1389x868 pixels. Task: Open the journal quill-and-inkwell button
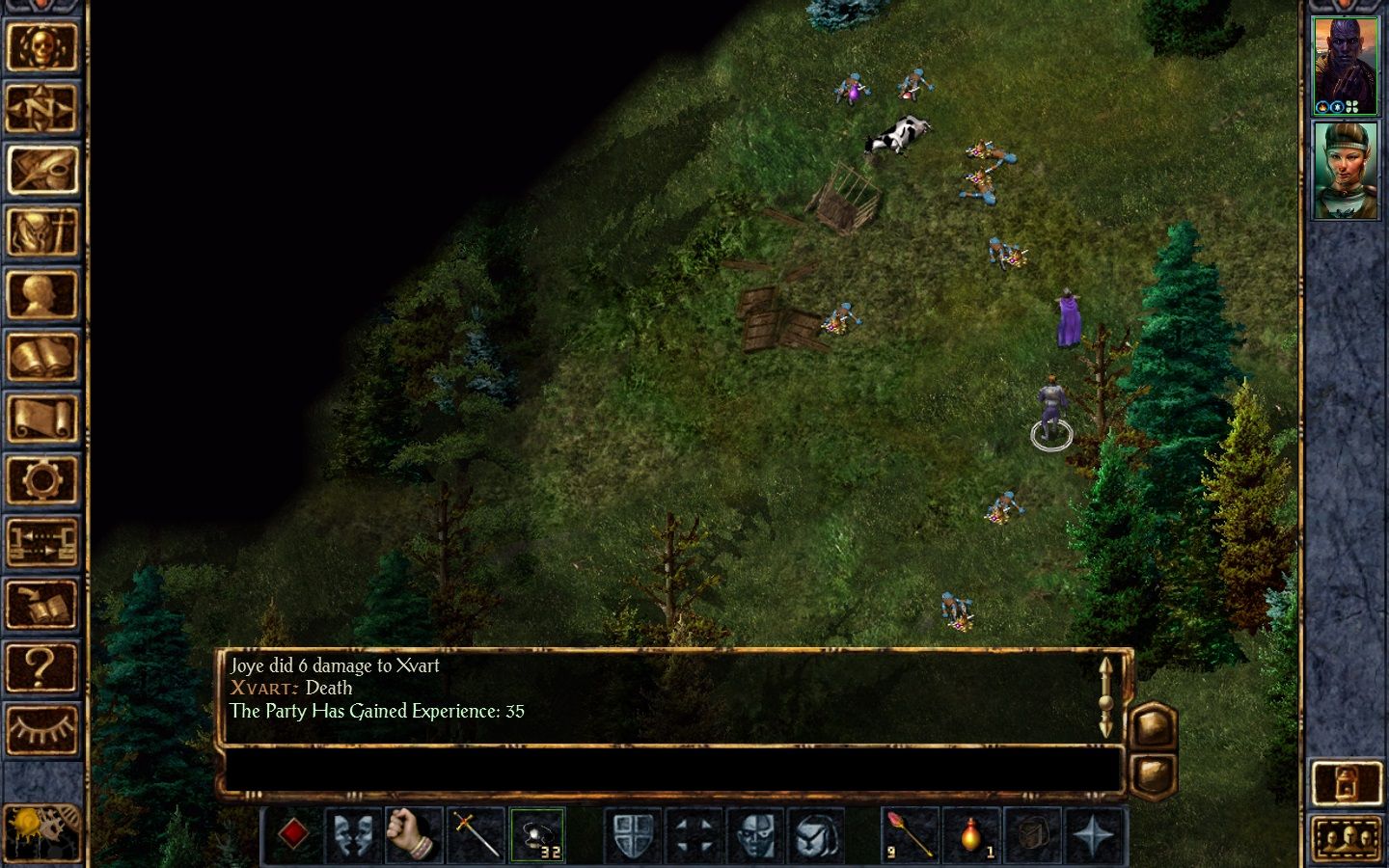coord(41,170)
